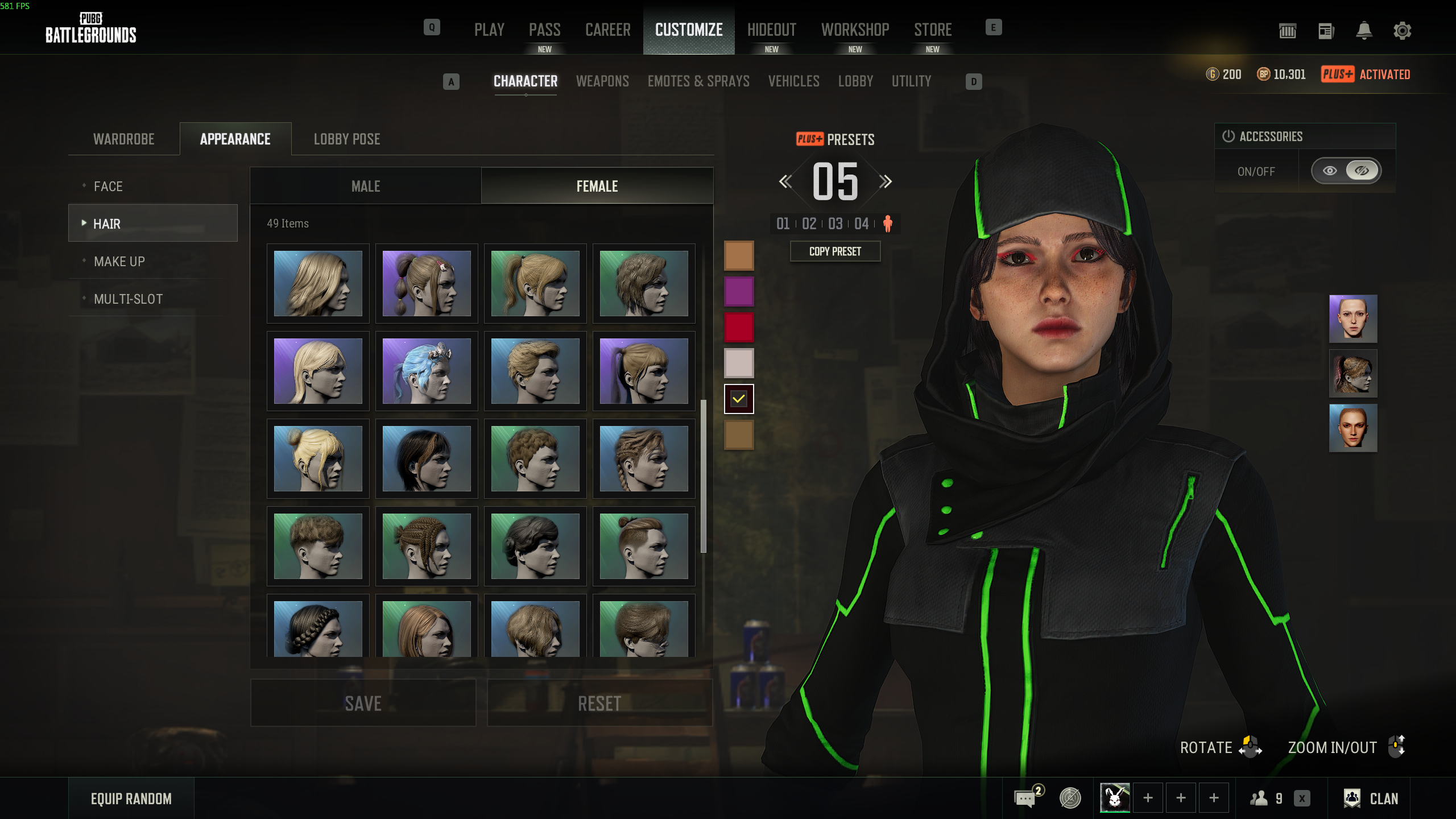The image size is (1456, 819).
Task: Choose the Make Up category
Action: [119, 262]
